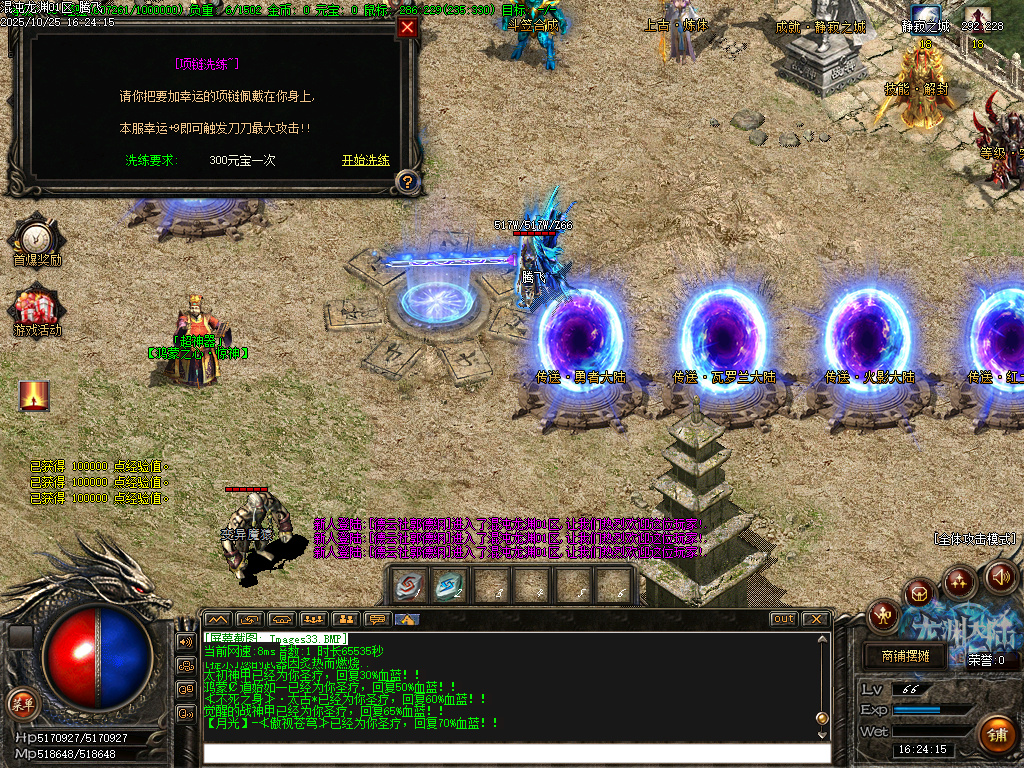Type in the chat input box
Screen dimensions: 1024x768
click(515, 753)
